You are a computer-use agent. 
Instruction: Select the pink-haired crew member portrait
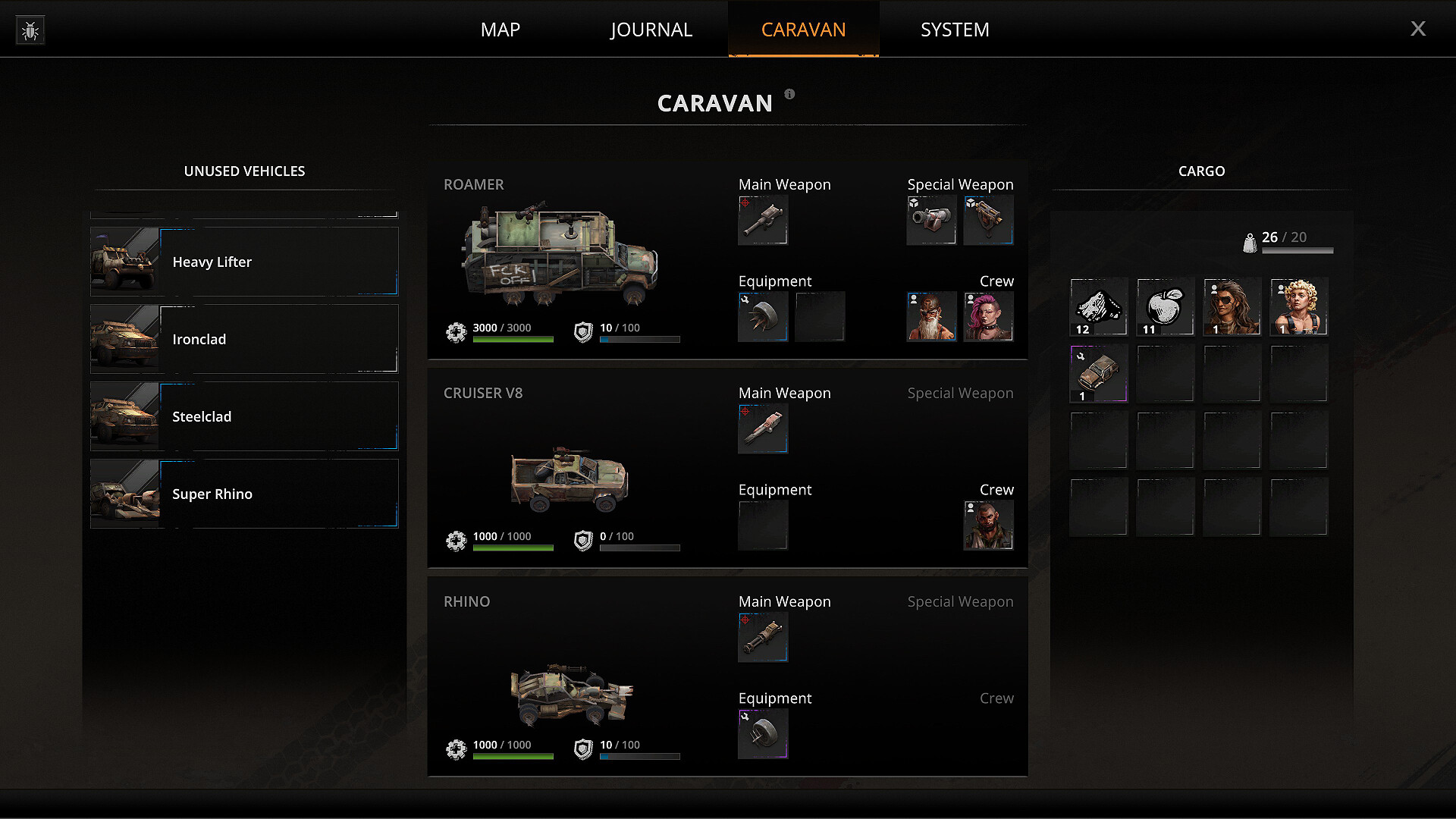(988, 316)
